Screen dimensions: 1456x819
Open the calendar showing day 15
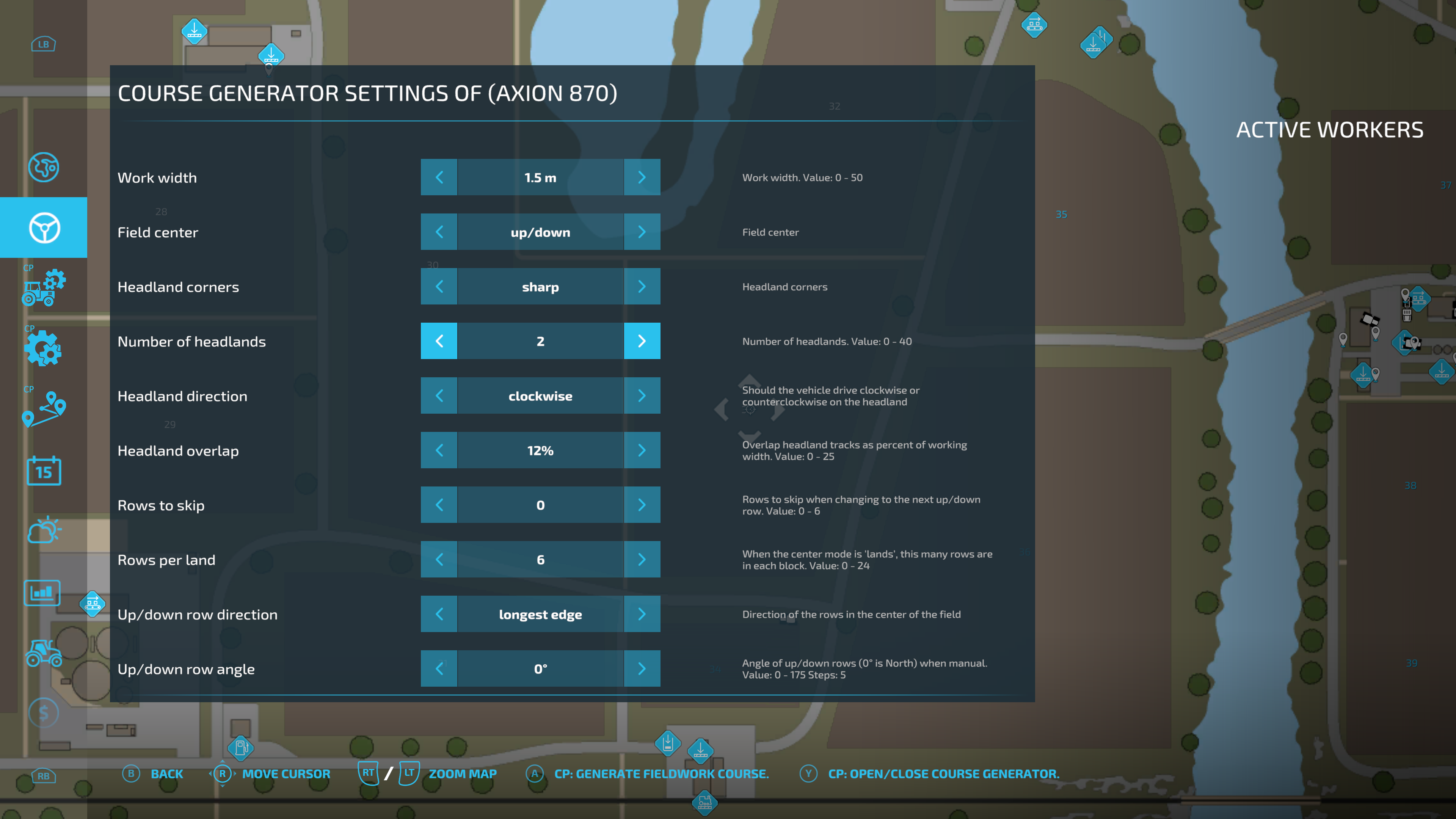click(44, 471)
